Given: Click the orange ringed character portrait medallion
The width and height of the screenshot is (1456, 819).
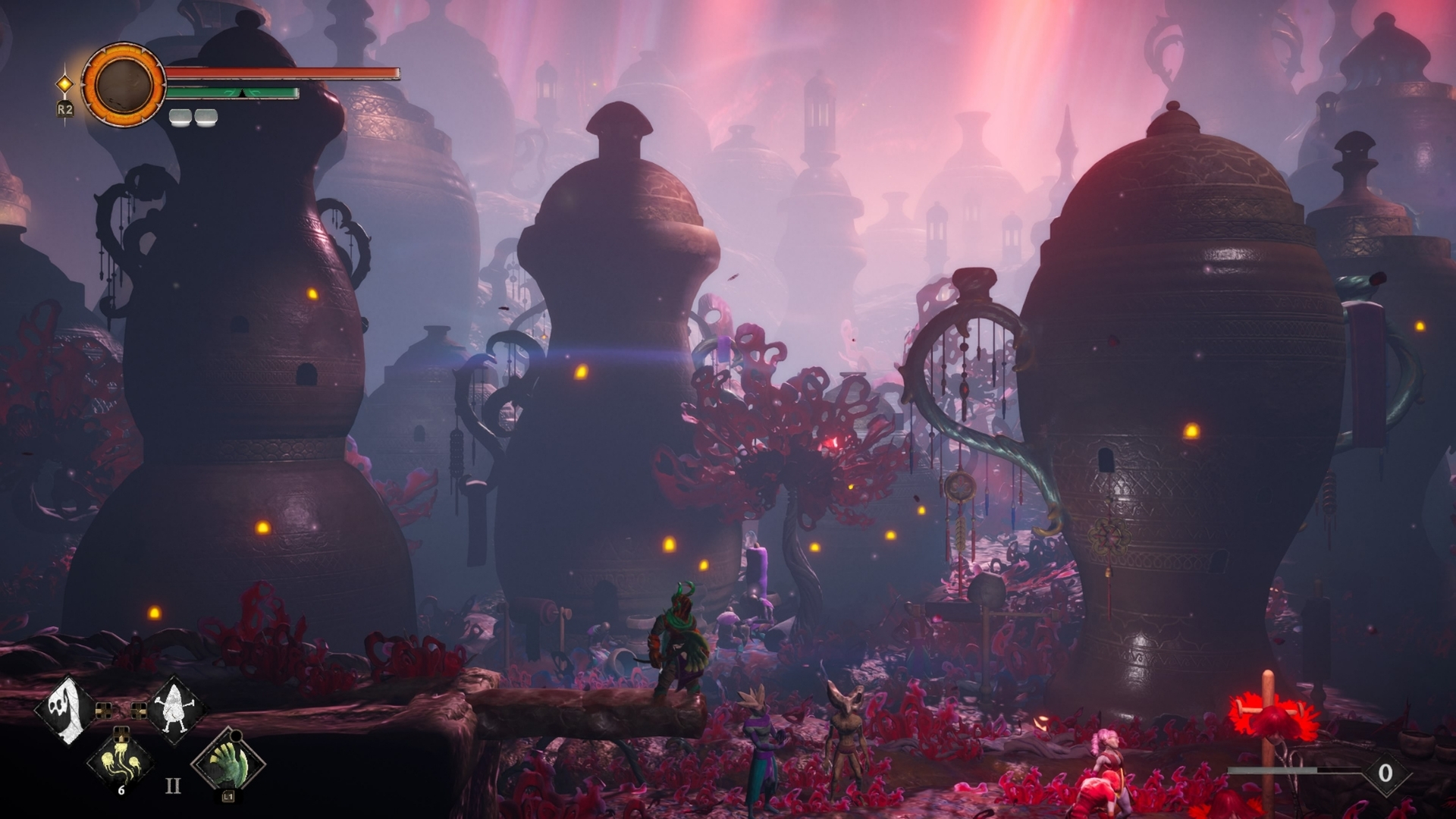Looking at the screenshot, I should [123, 83].
